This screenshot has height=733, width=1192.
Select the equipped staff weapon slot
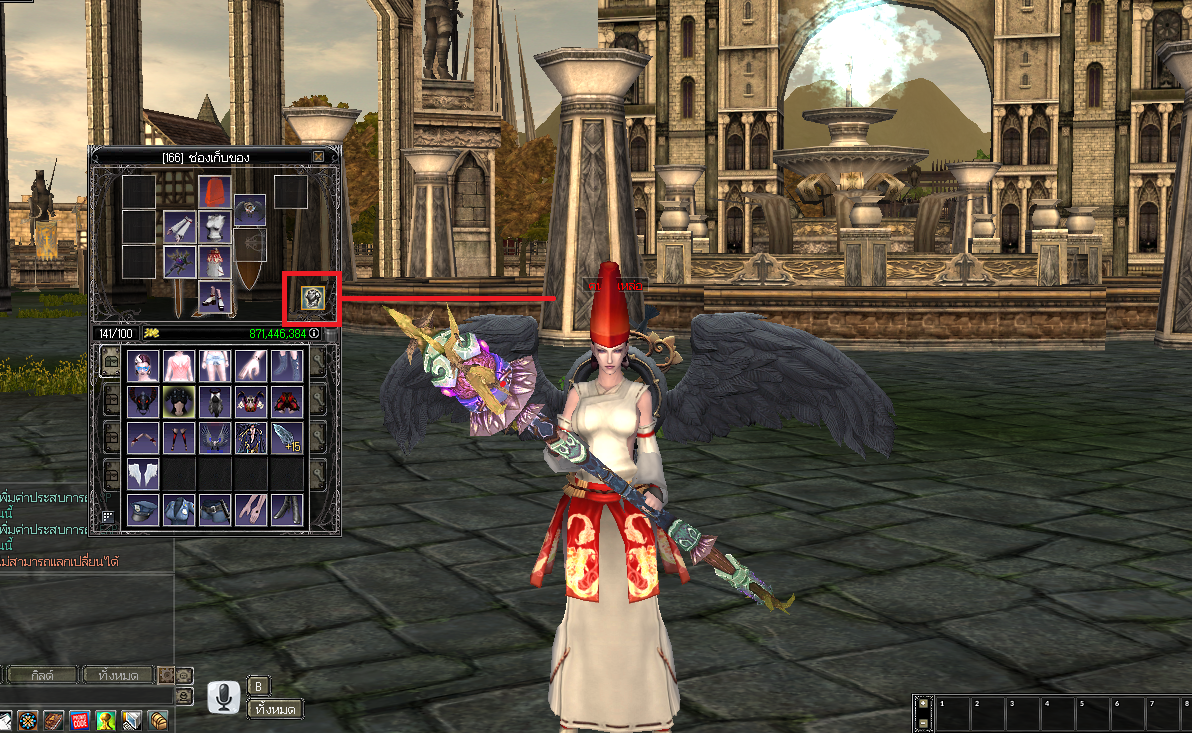tap(179, 261)
